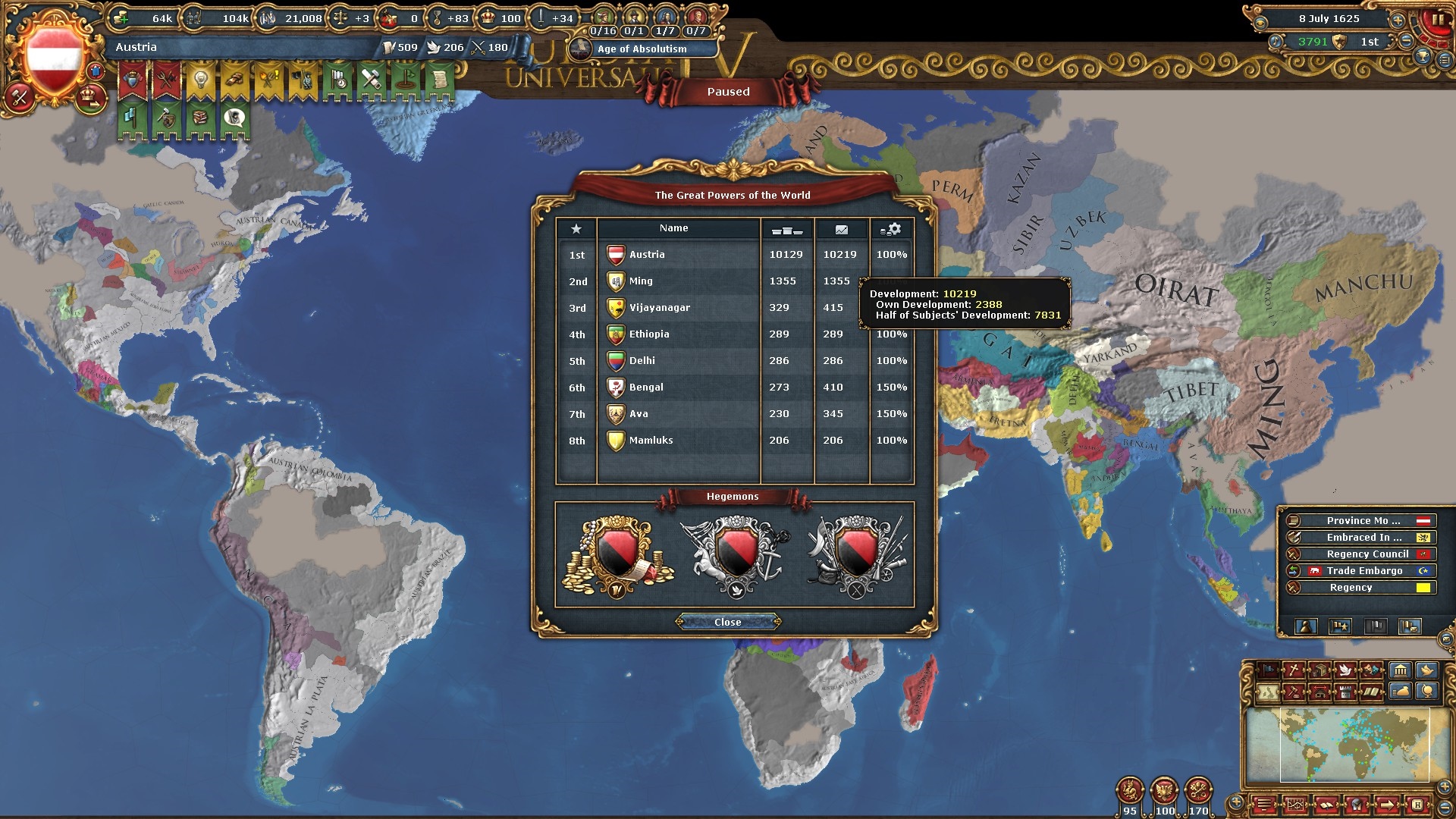The image size is (1456, 819).
Task: Decrease game speed with the minus button
Action: (1407, 42)
